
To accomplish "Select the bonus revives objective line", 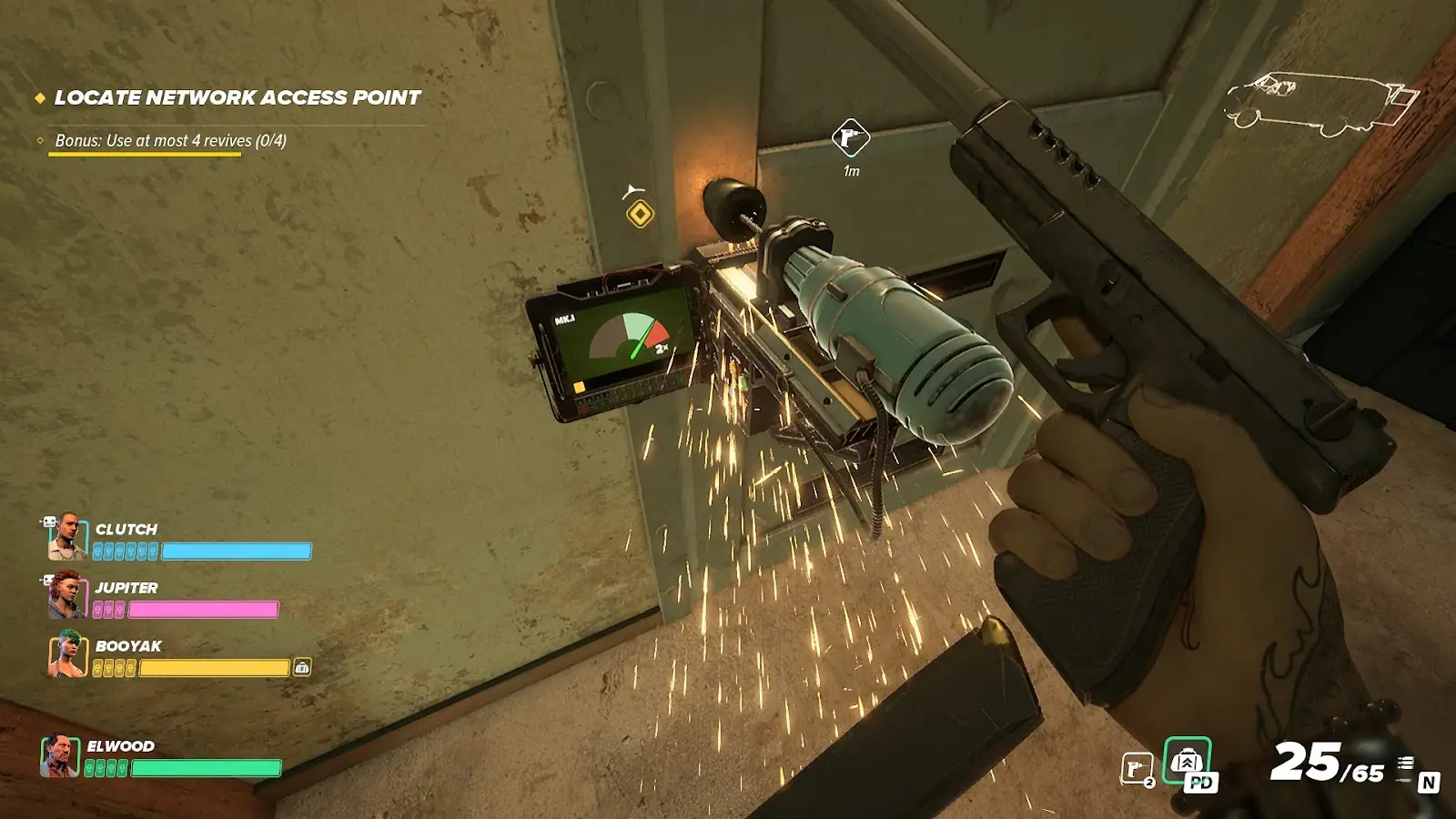I will point(170,141).
